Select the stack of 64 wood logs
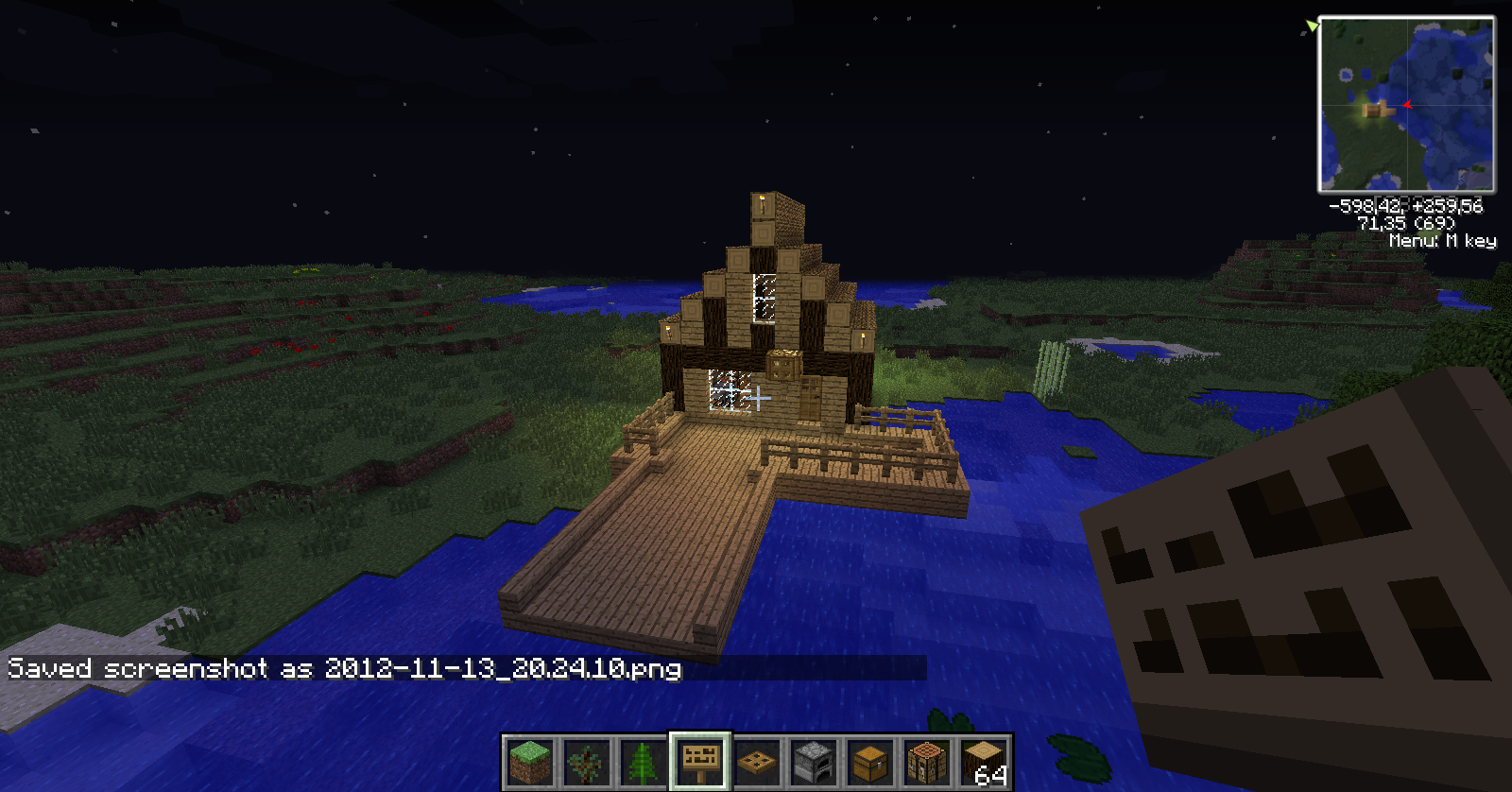The width and height of the screenshot is (1512, 792). click(984, 762)
